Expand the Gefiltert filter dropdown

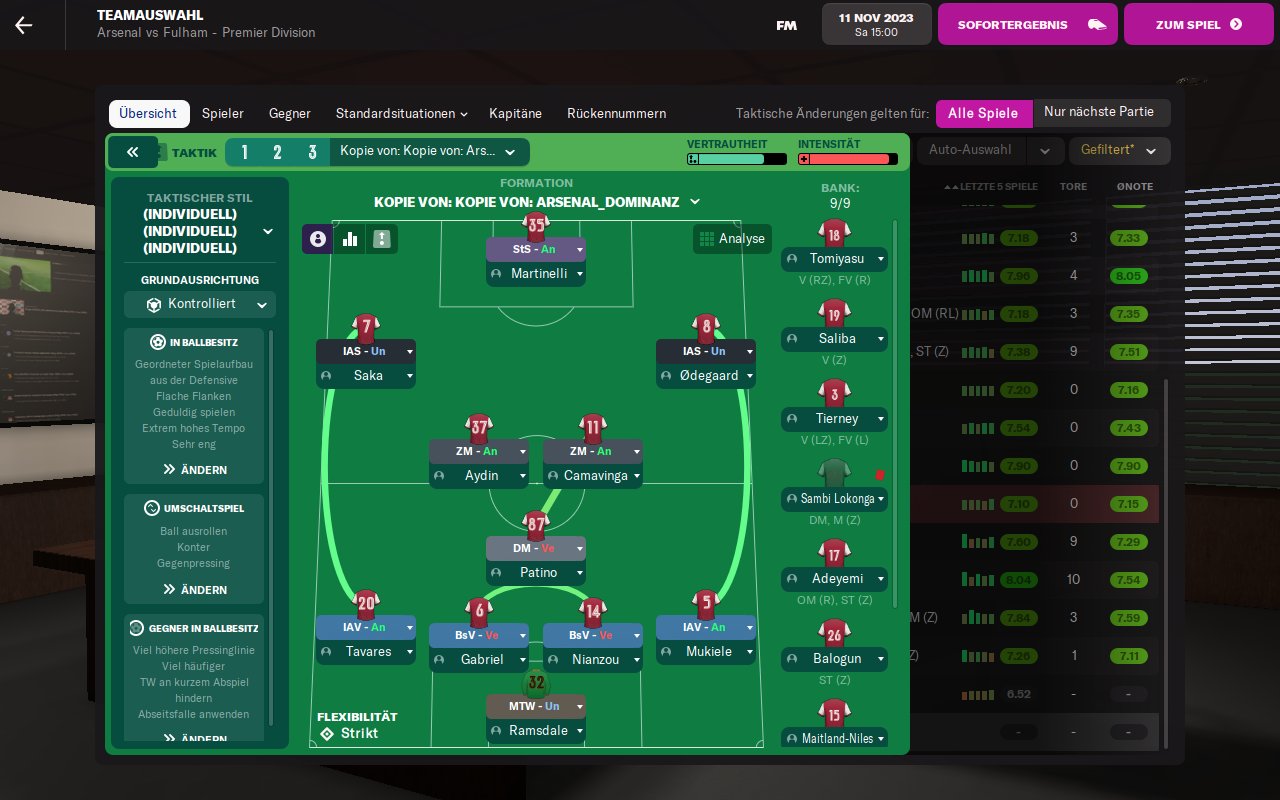pos(1119,151)
